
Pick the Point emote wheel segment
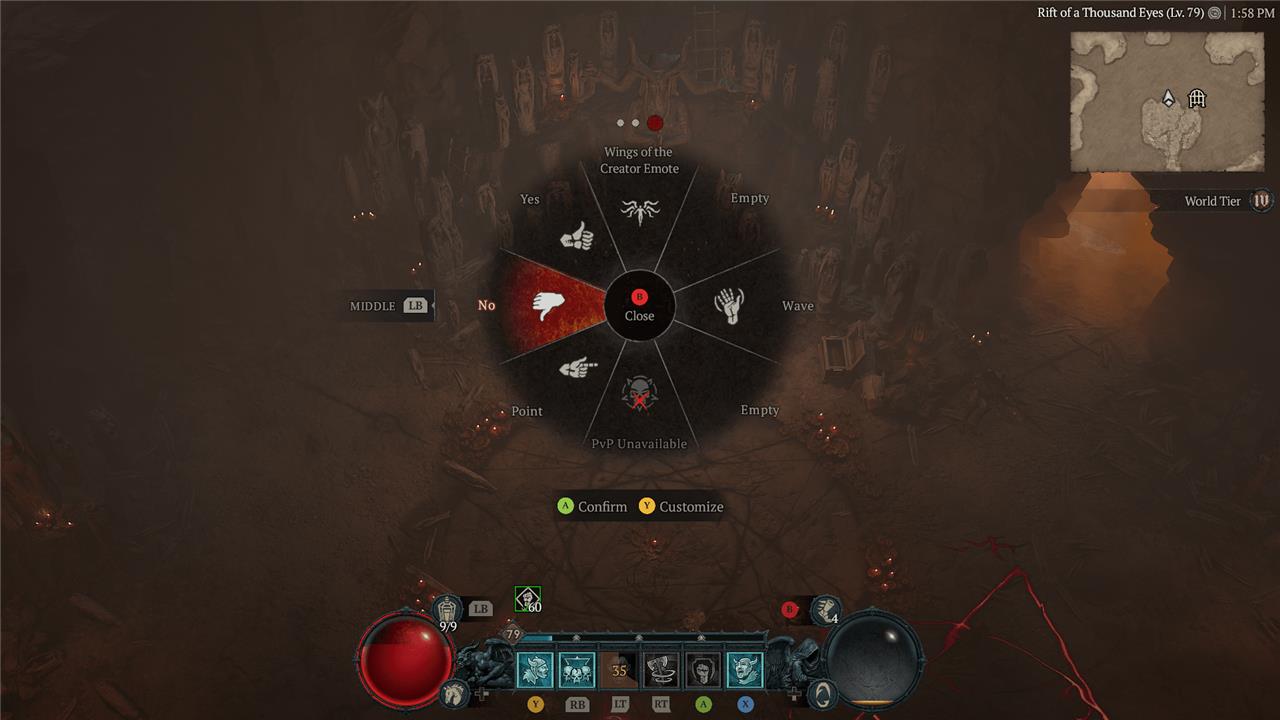pyautogui.click(x=577, y=369)
